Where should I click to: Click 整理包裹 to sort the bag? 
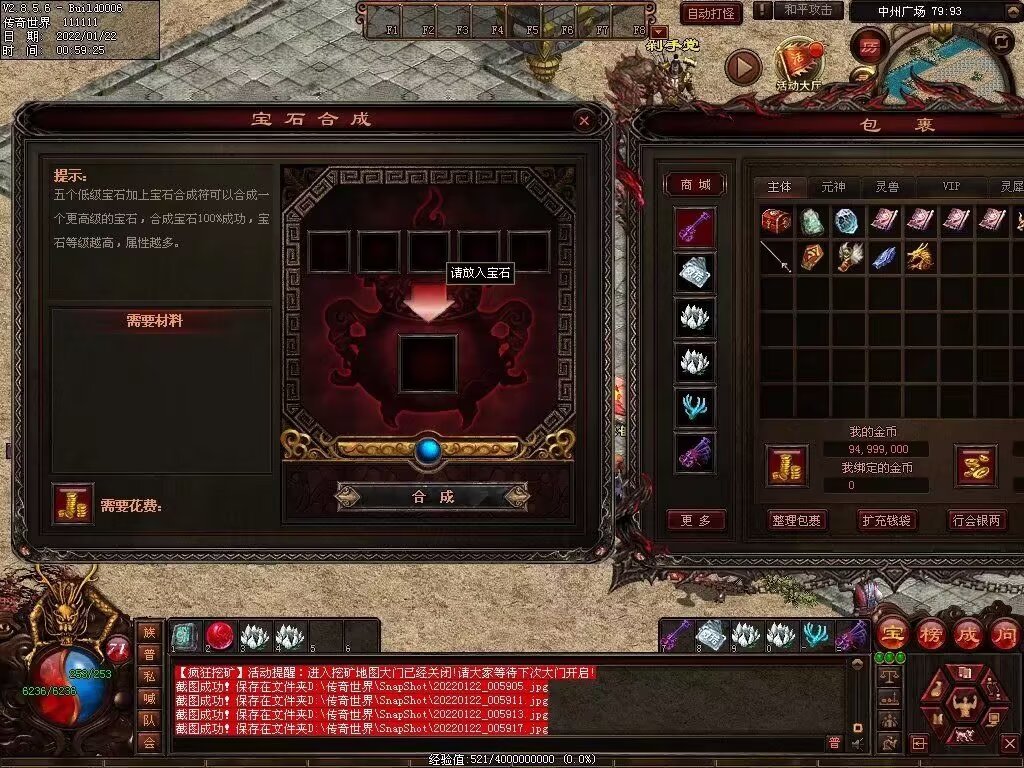tap(796, 520)
